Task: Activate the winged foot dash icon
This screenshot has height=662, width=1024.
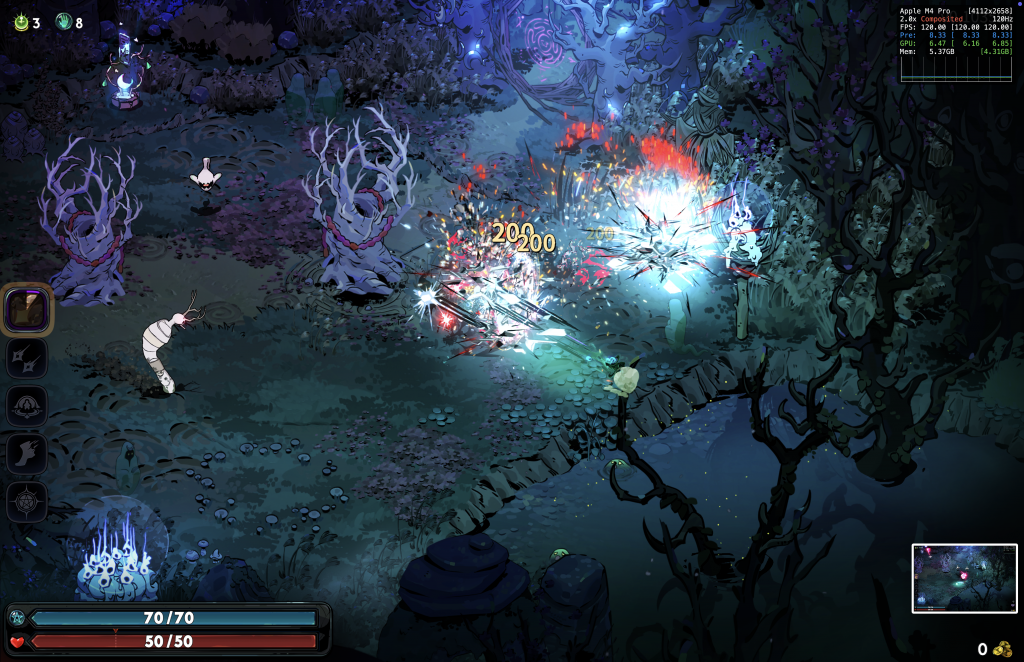Action: 27,453
